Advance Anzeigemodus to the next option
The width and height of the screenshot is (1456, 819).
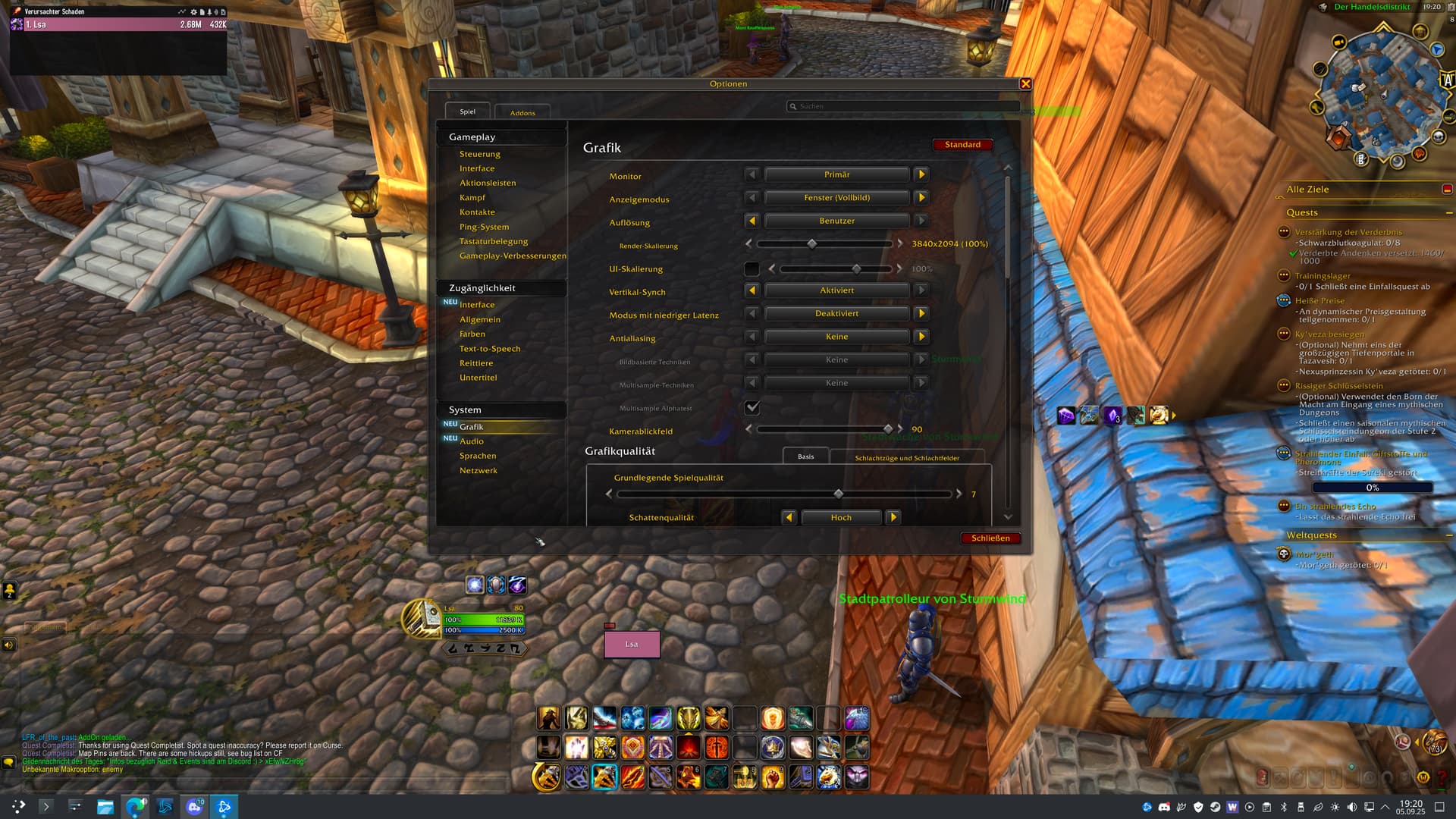(x=921, y=198)
